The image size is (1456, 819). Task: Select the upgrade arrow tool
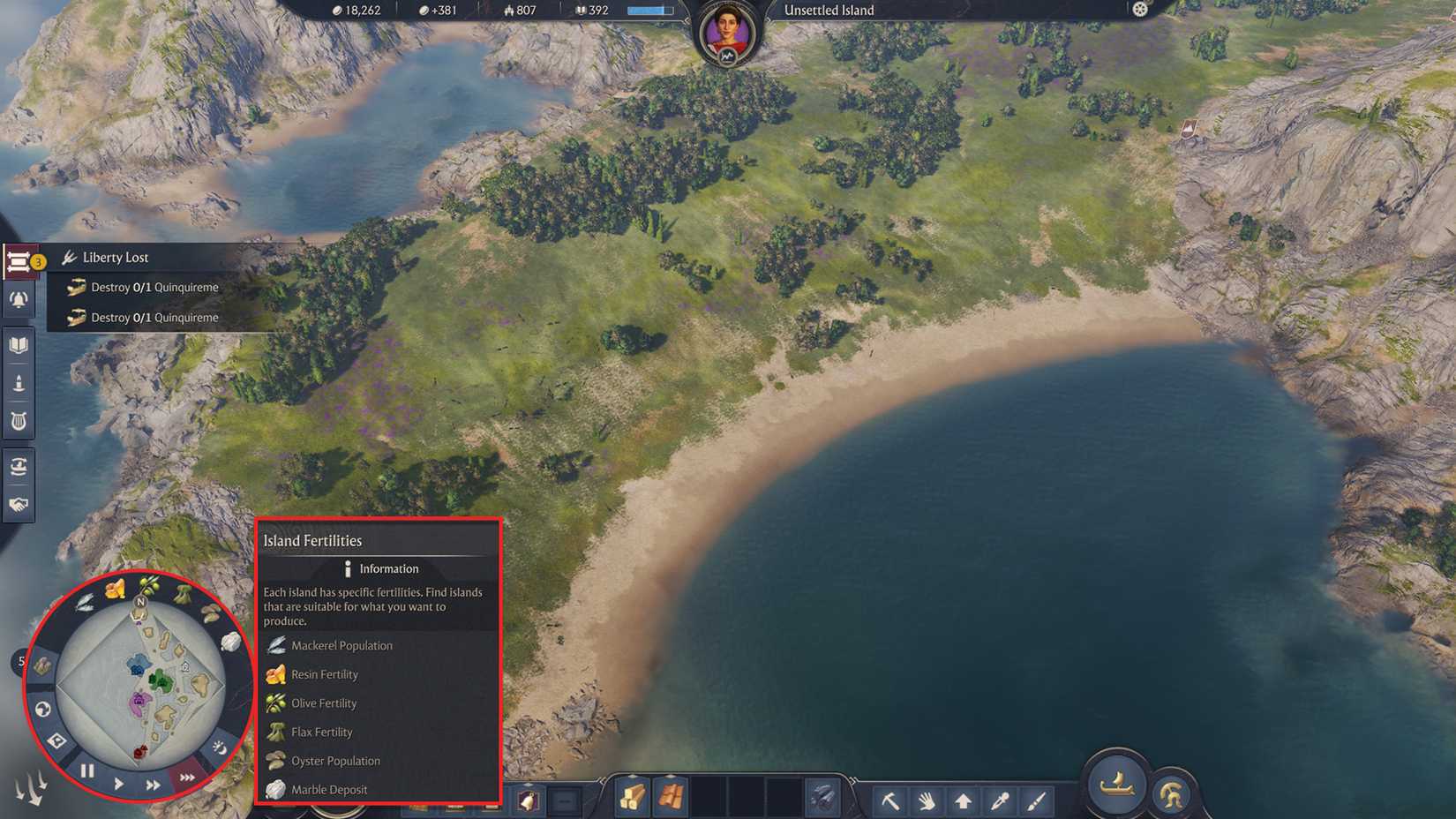coord(963,799)
